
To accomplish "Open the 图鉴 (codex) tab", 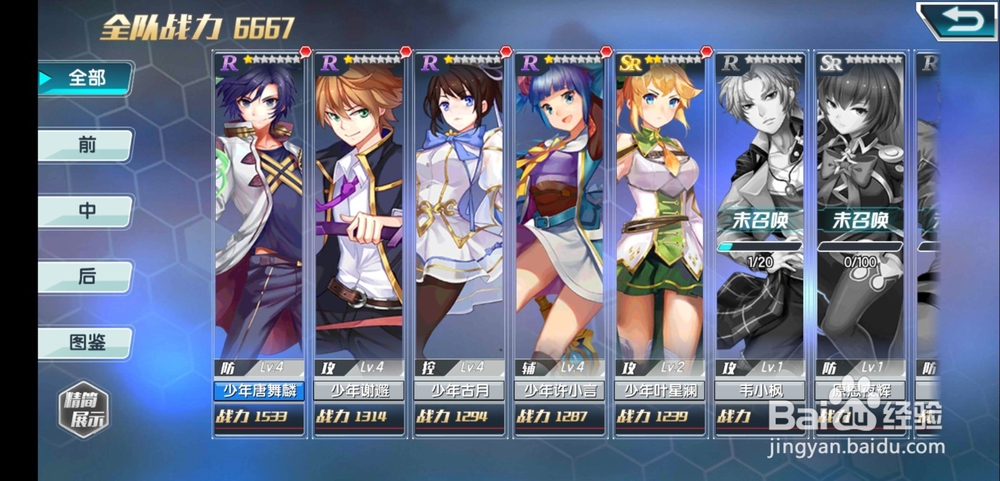I will tap(86, 343).
